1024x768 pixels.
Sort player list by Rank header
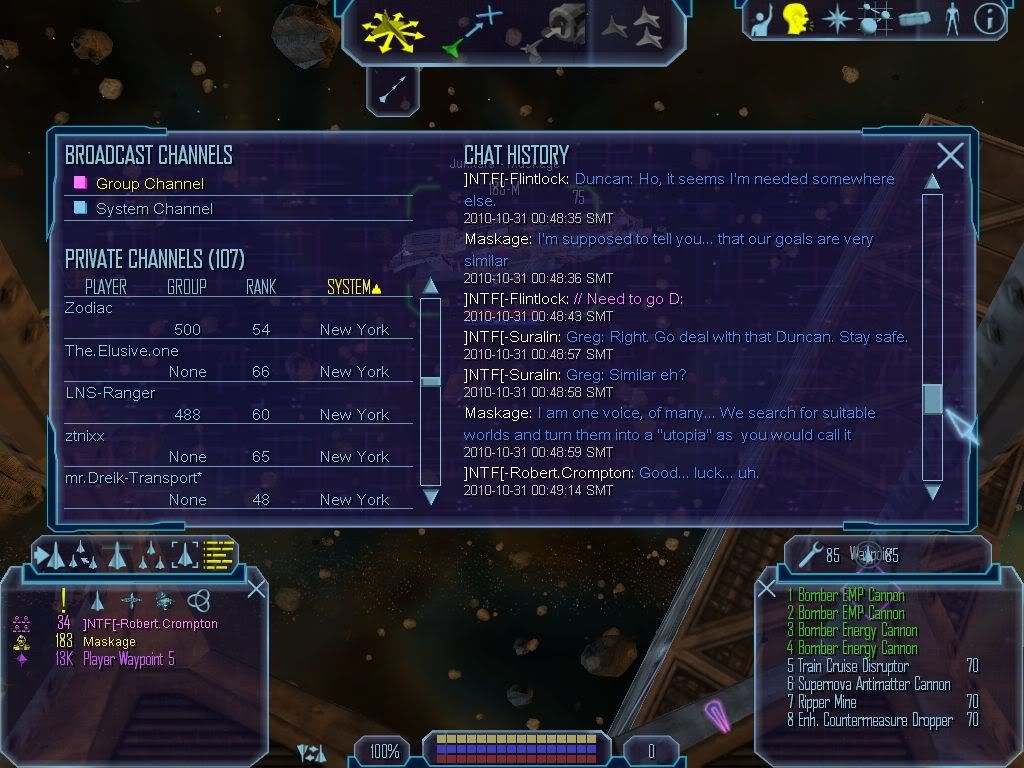click(x=260, y=287)
